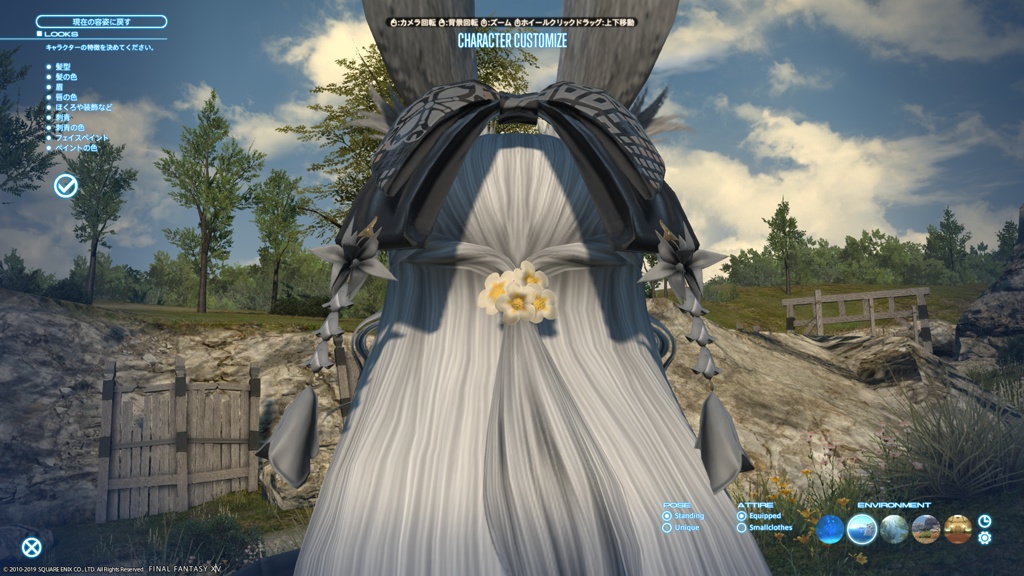Image resolution: width=1024 pixels, height=576 pixels.
Task: Select the blue starry environment background
Action: pos(830,529)
